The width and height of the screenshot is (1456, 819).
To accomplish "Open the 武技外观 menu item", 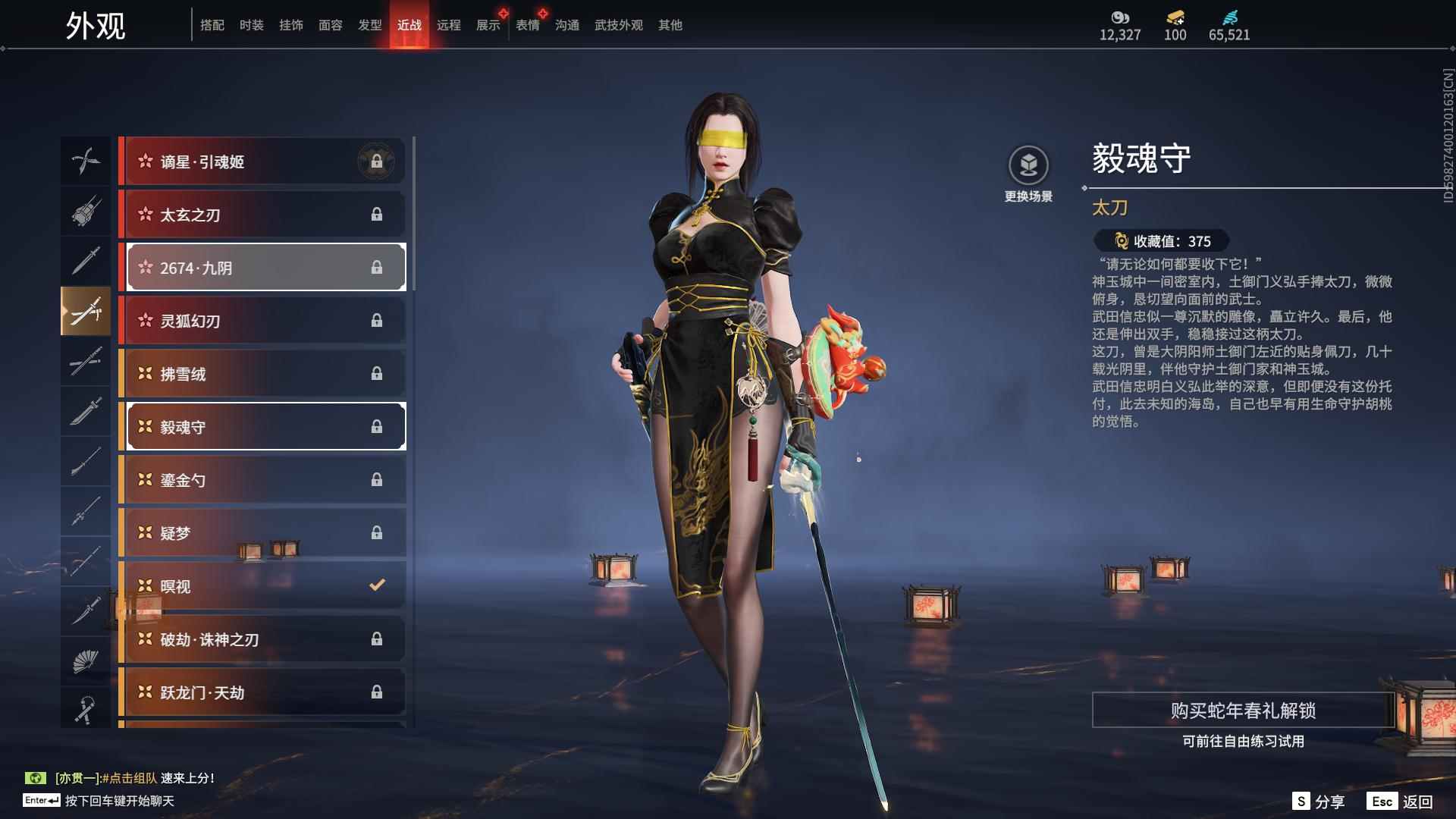I will 617,24.
